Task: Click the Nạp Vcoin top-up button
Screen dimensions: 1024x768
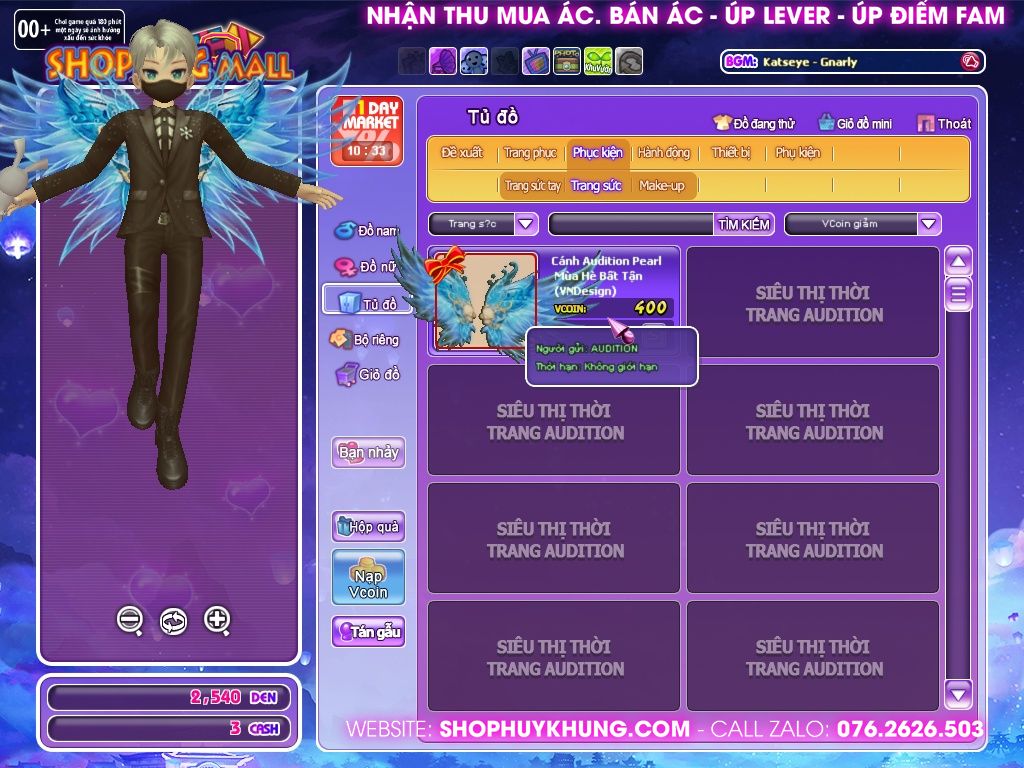Action: tap(368, 577)
